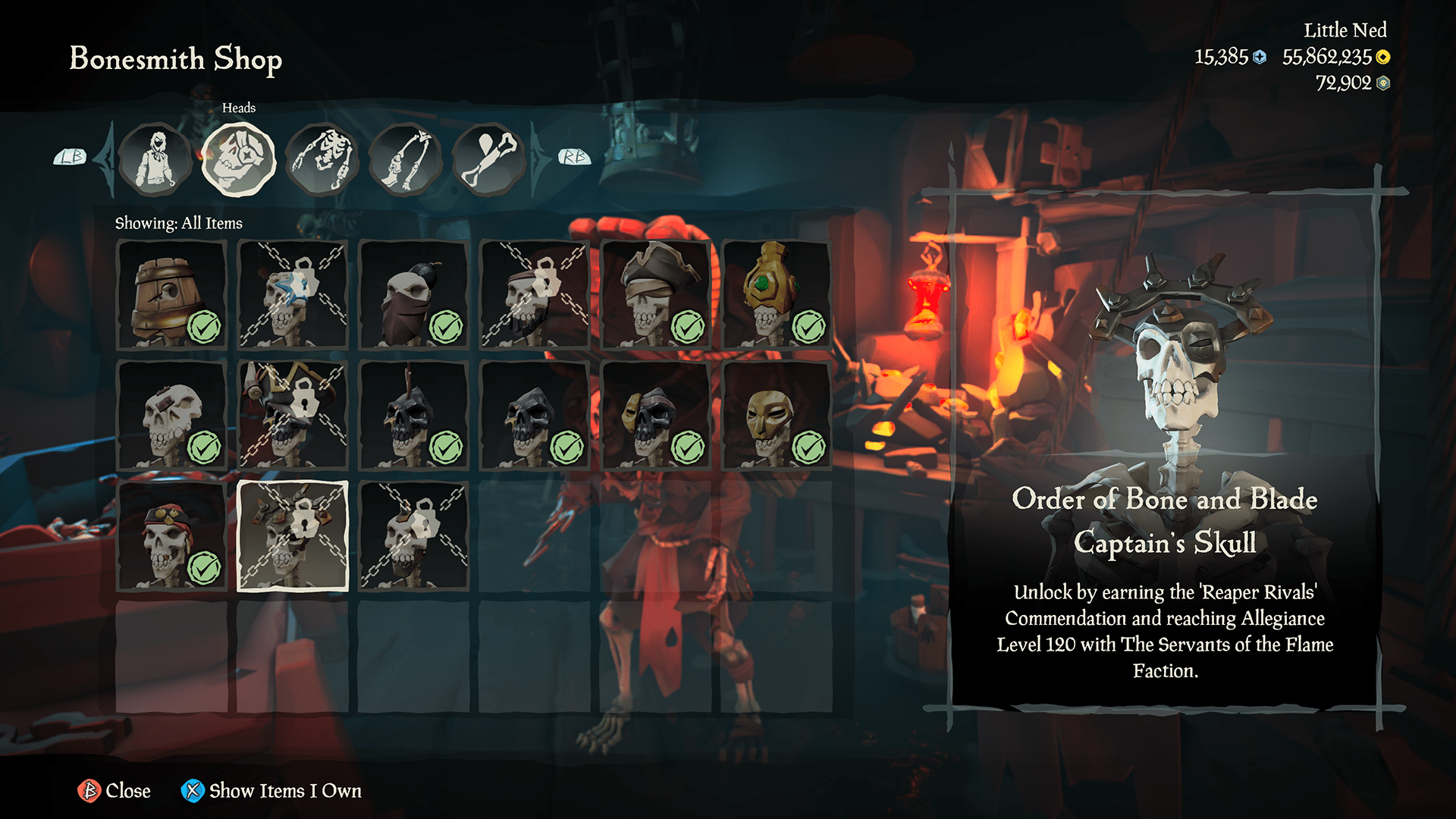Viewport: 1456px width, 819px height.
Task: Select the Clothing tab at far left
Action: pos(155,158)
